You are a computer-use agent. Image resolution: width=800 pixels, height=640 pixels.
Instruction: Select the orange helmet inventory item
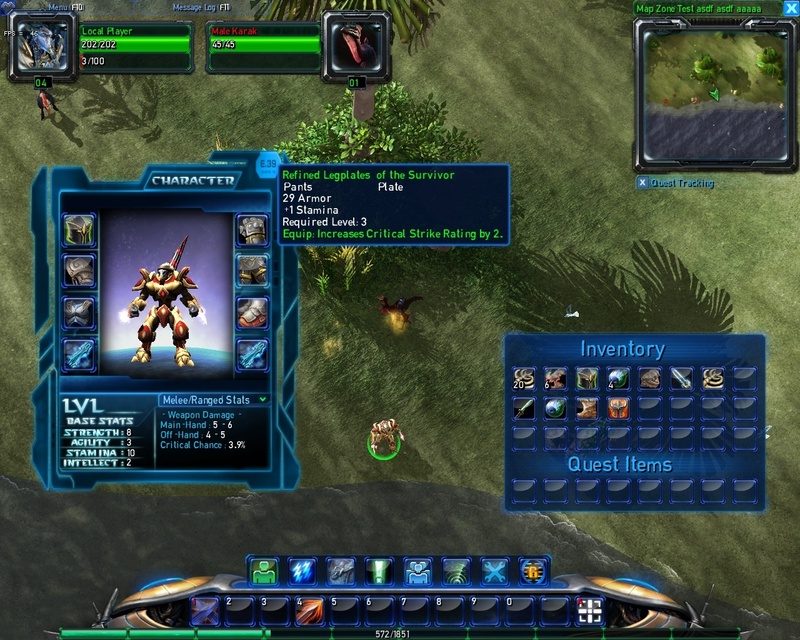point(620,408)
